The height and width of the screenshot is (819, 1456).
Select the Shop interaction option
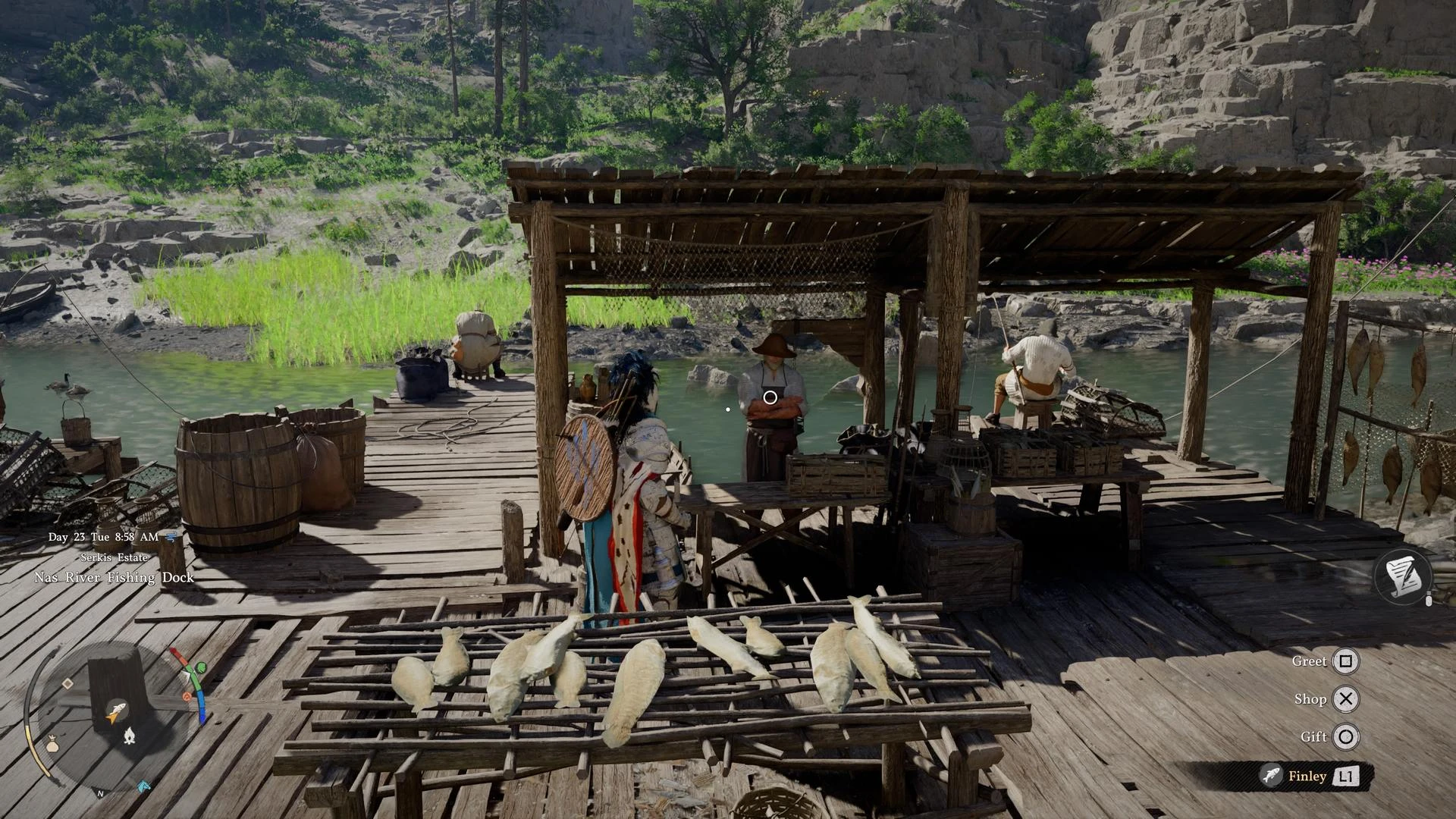pyautogui.click(x=1345, y=699)
